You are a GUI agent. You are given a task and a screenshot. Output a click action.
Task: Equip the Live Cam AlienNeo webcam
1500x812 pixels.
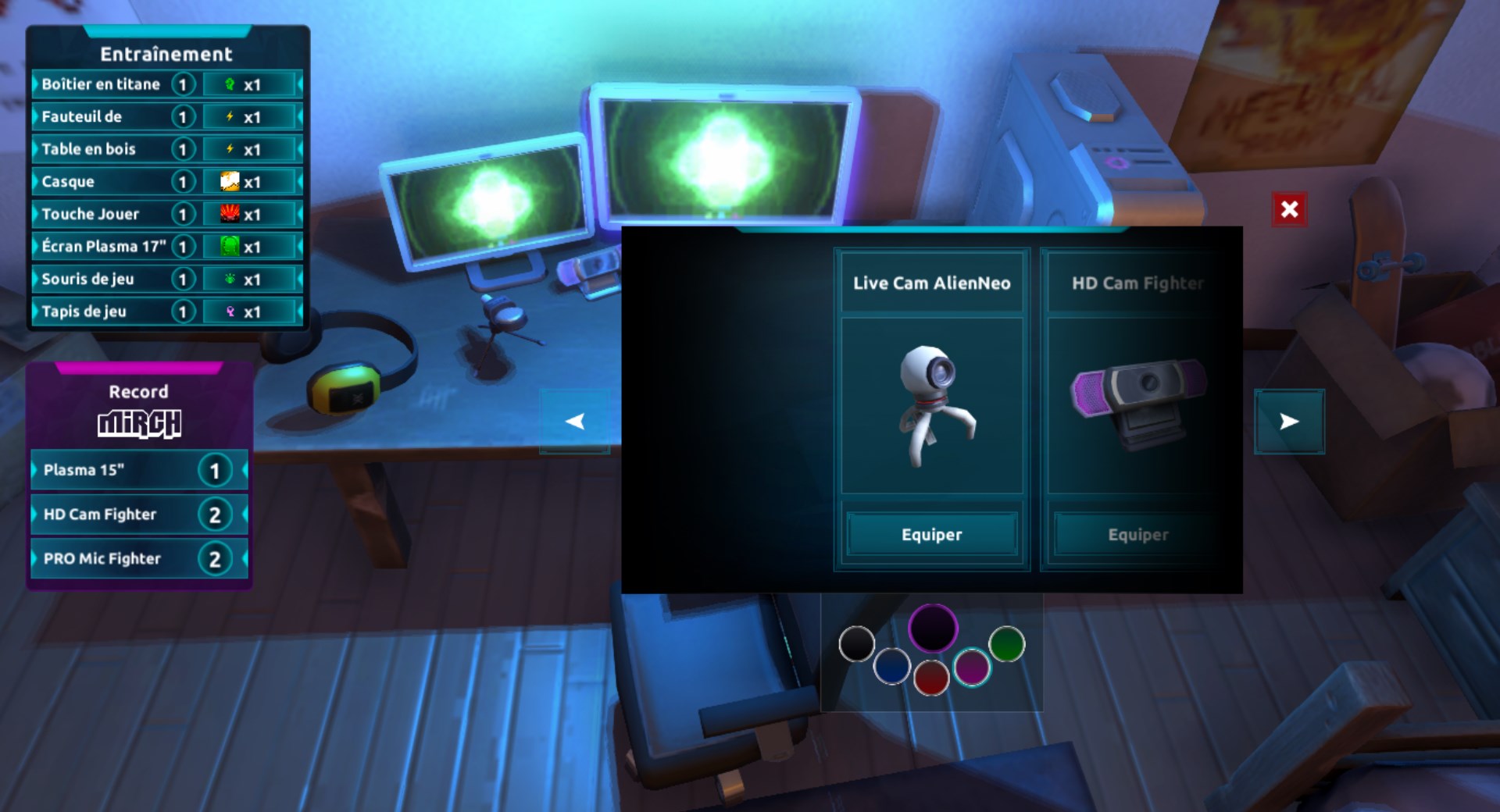click(932, 535)
